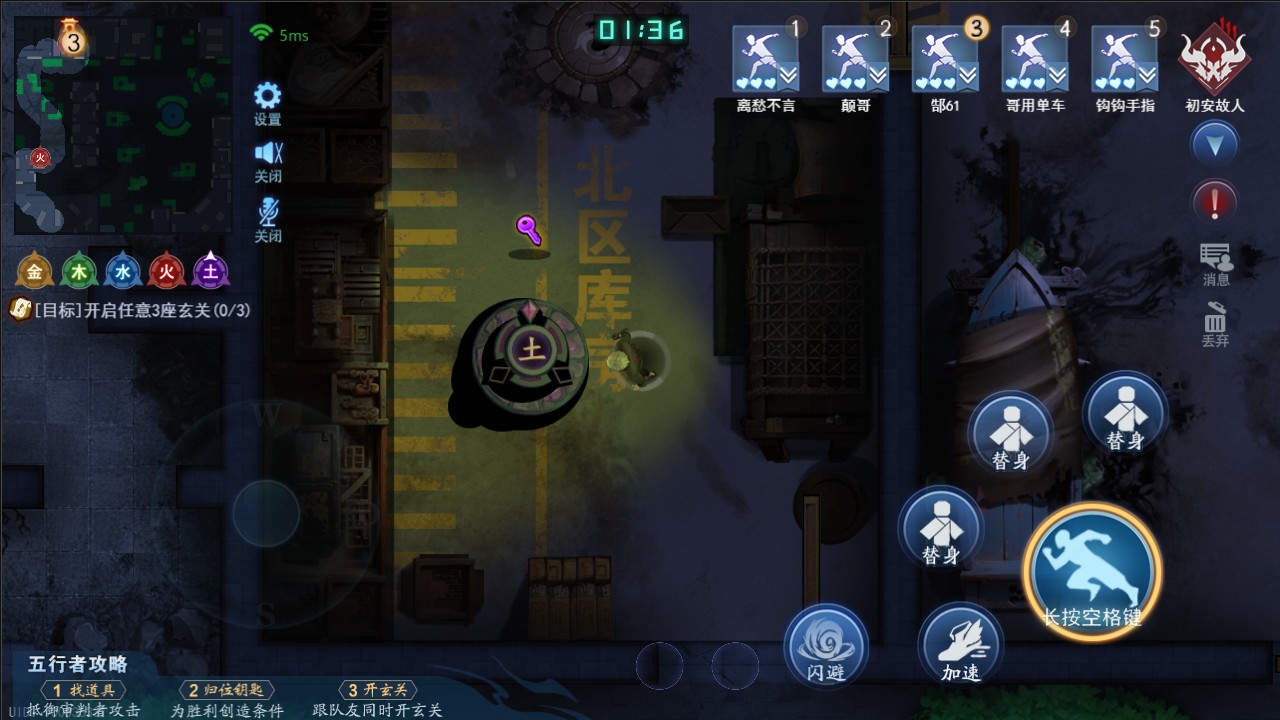Activate the 闪避 dodge skill
This screenshot has height=720, width=1280.
tap(826, 645)
